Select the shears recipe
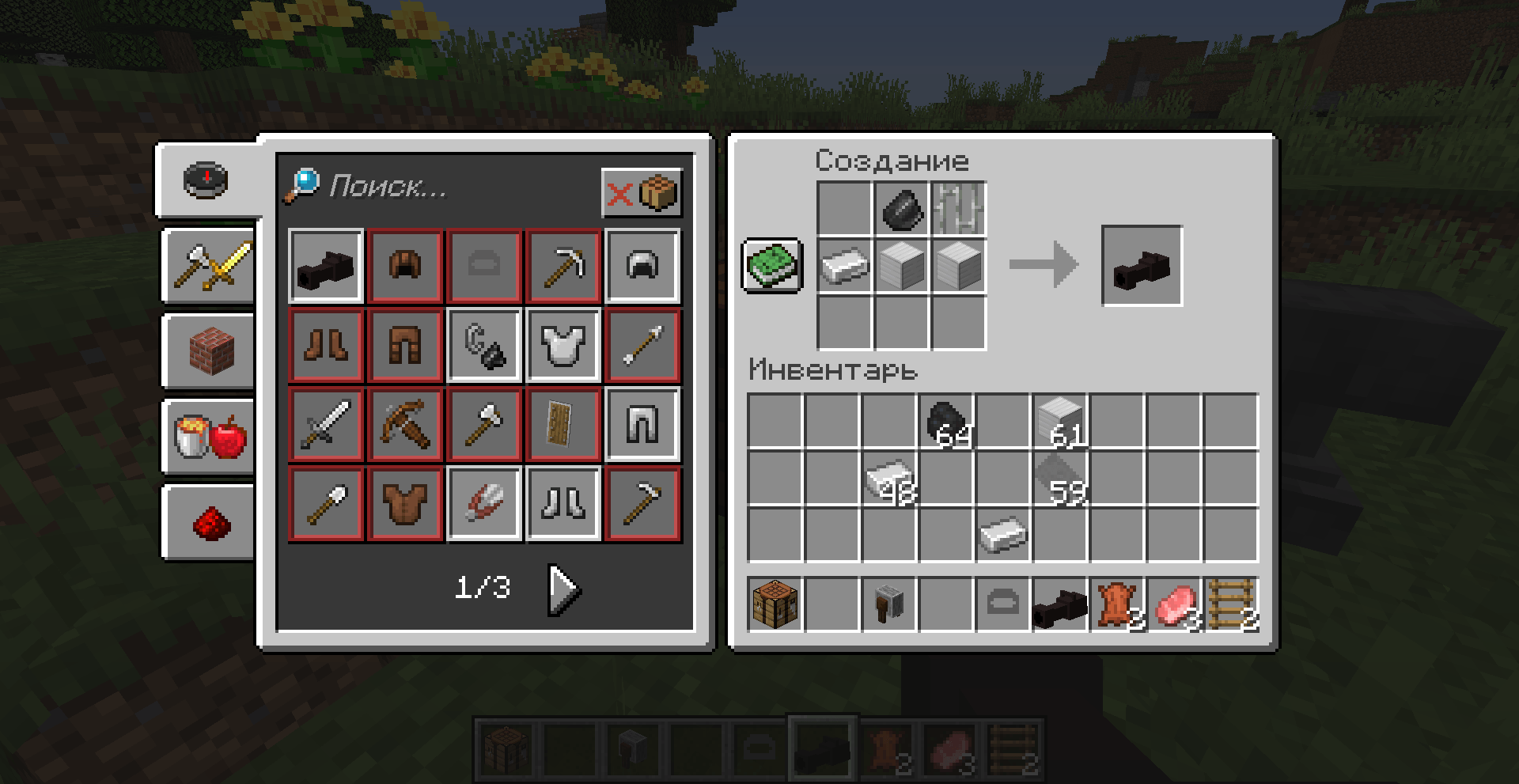The image size is (1519, 784). (483, 502)
